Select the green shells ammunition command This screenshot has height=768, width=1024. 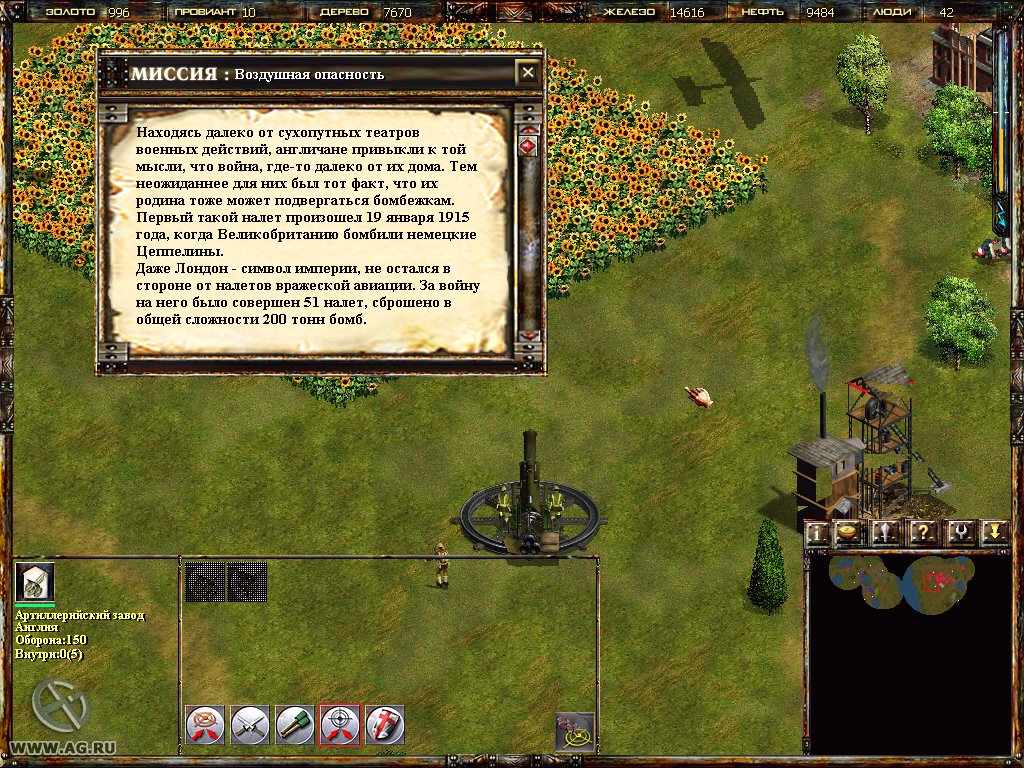295,725
